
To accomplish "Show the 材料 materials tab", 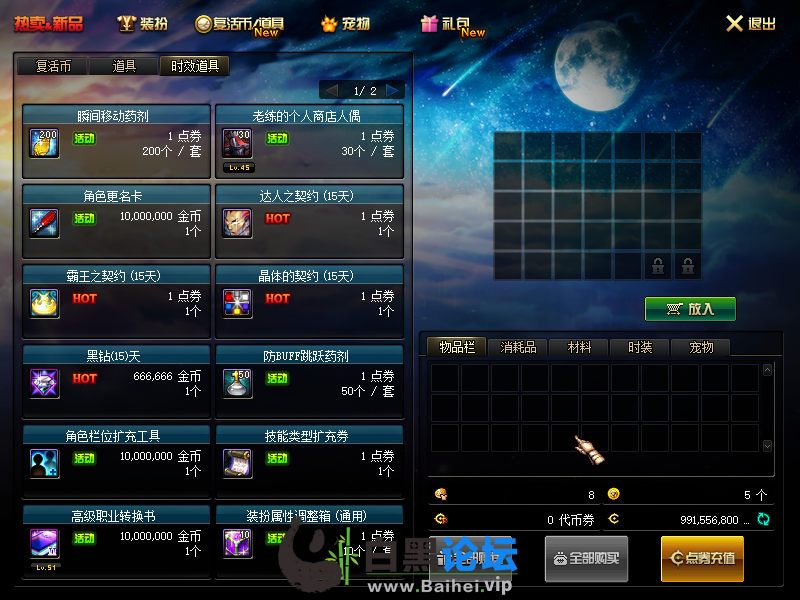I will (580, 347).
